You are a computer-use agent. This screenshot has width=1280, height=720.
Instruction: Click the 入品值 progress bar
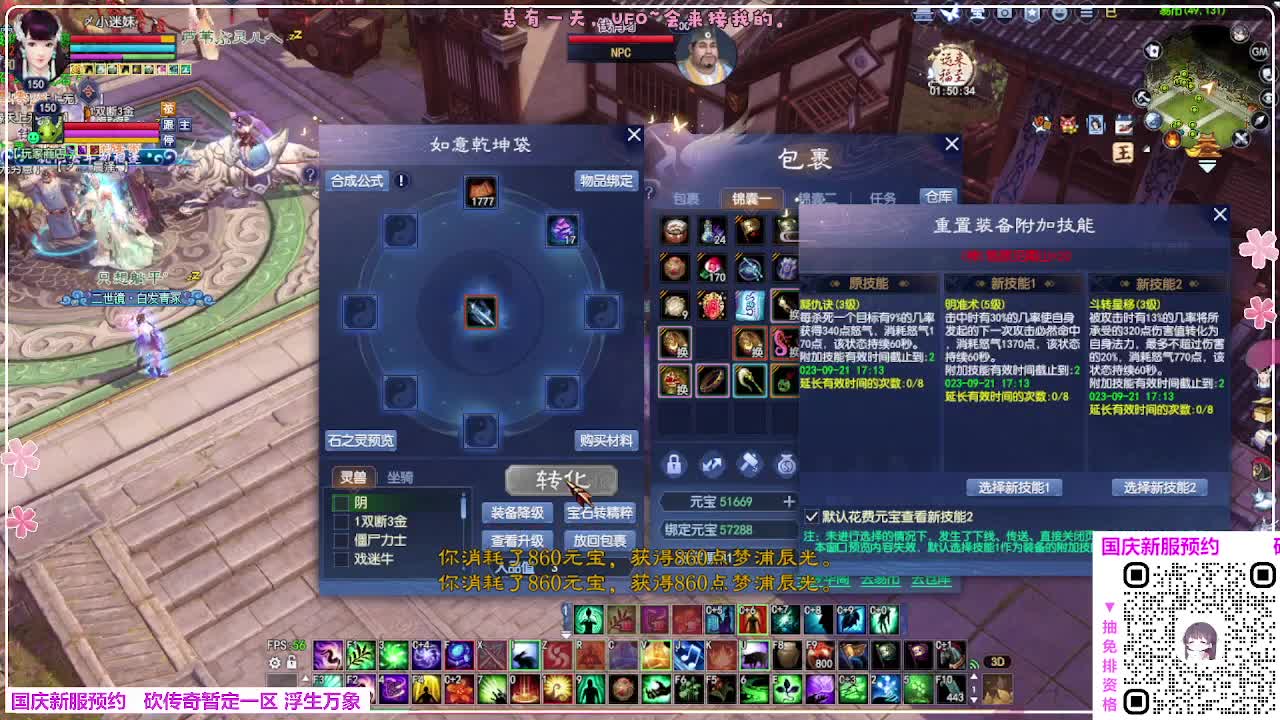(x=516, y=568)
